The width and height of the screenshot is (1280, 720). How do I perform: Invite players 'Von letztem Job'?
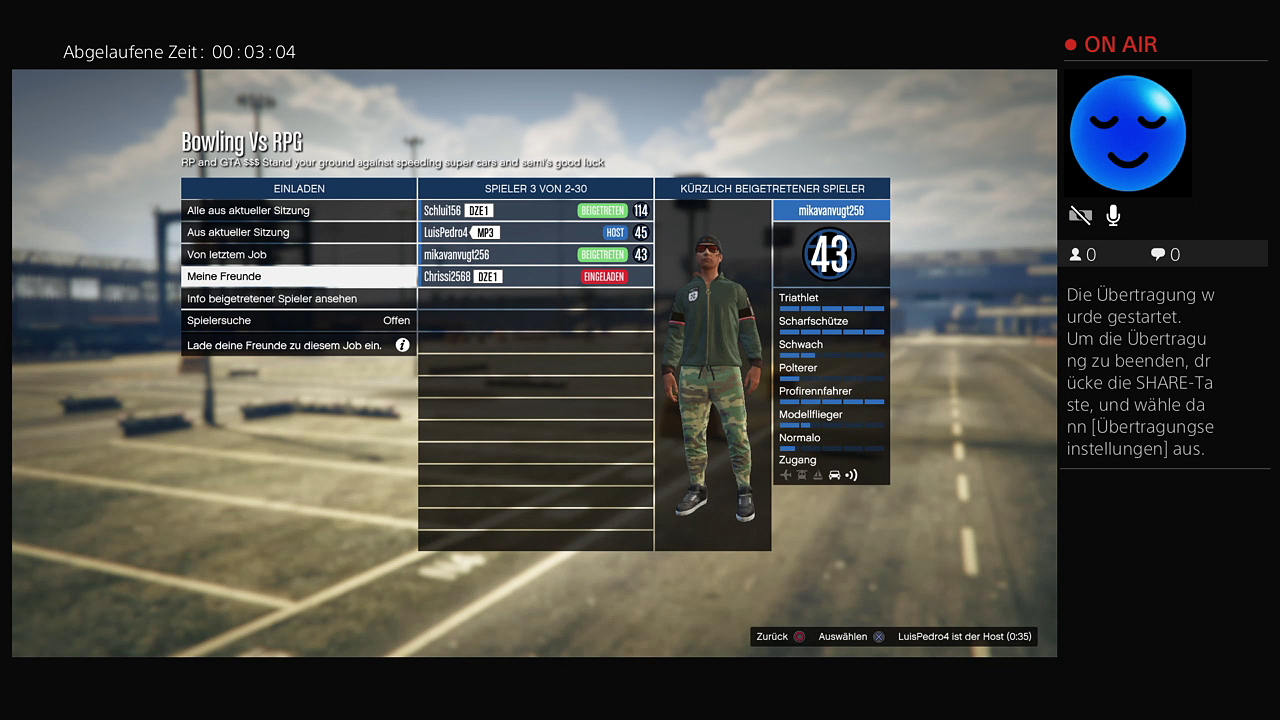[x=298, y=255]
